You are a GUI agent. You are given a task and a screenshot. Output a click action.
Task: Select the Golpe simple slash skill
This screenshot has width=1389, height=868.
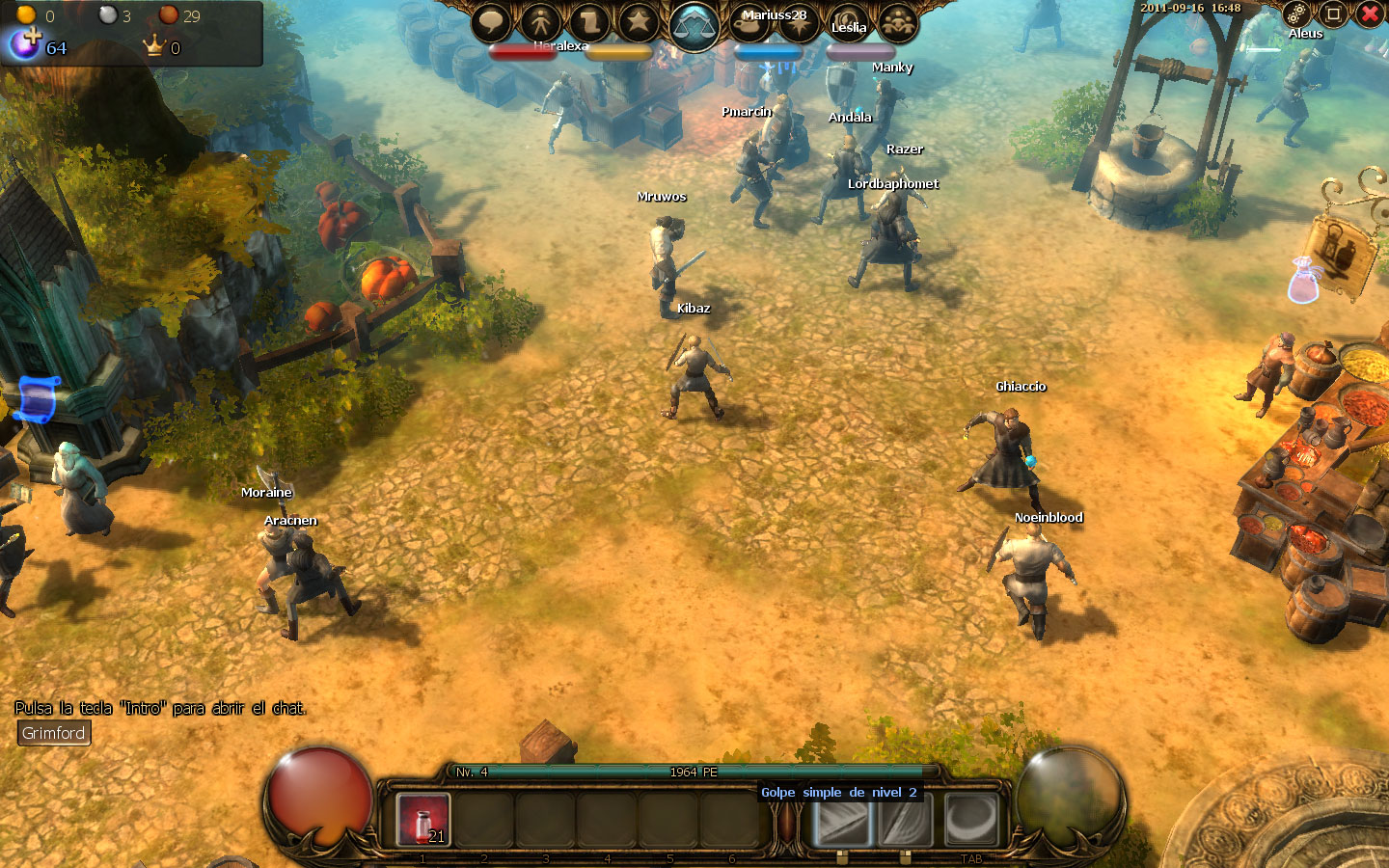tap(842, 820)
